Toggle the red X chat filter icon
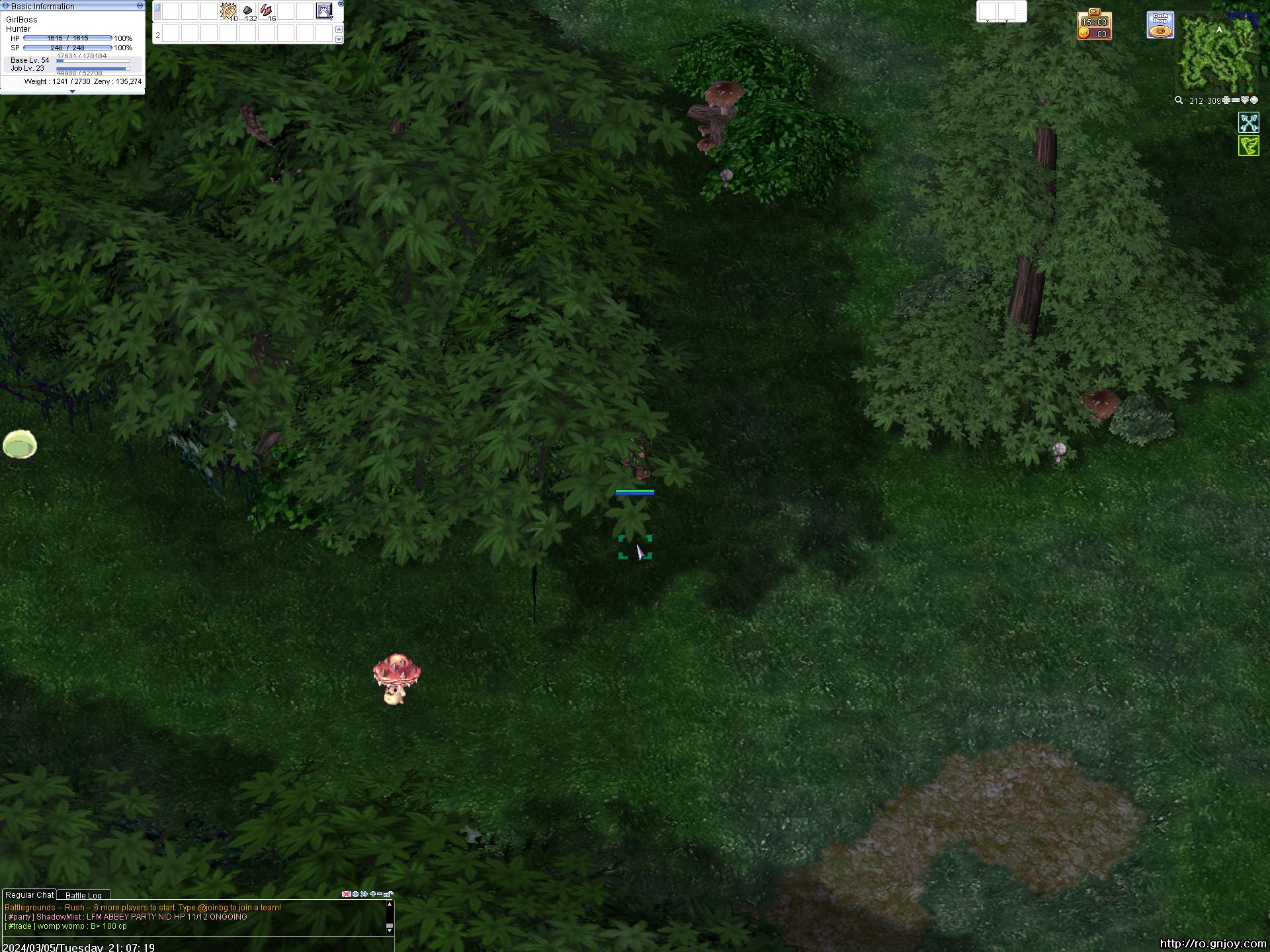The height and width of the screenshot is (952, 1270). [347, 894]
